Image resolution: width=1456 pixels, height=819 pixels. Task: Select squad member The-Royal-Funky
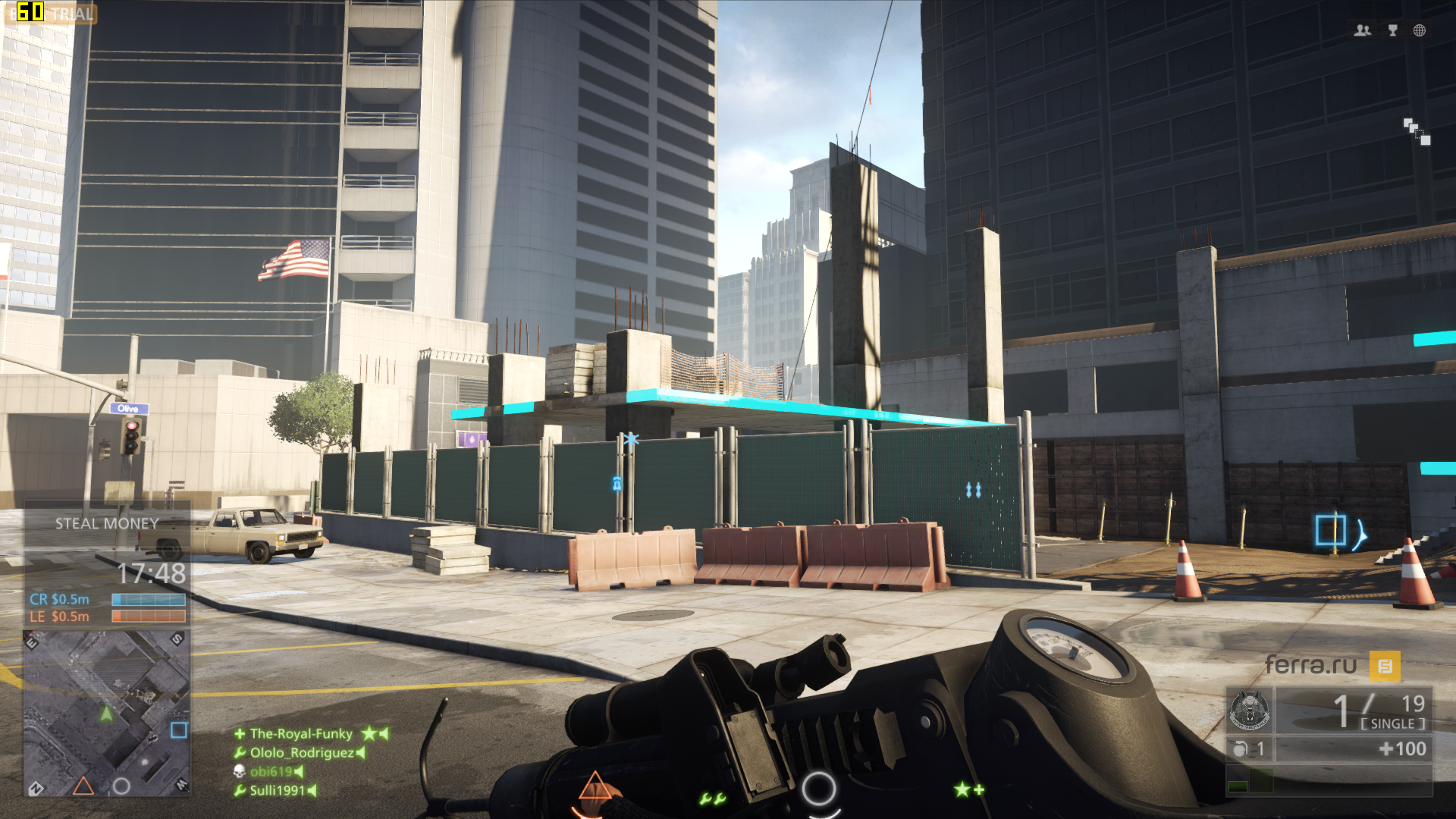[x=301, y=733]
